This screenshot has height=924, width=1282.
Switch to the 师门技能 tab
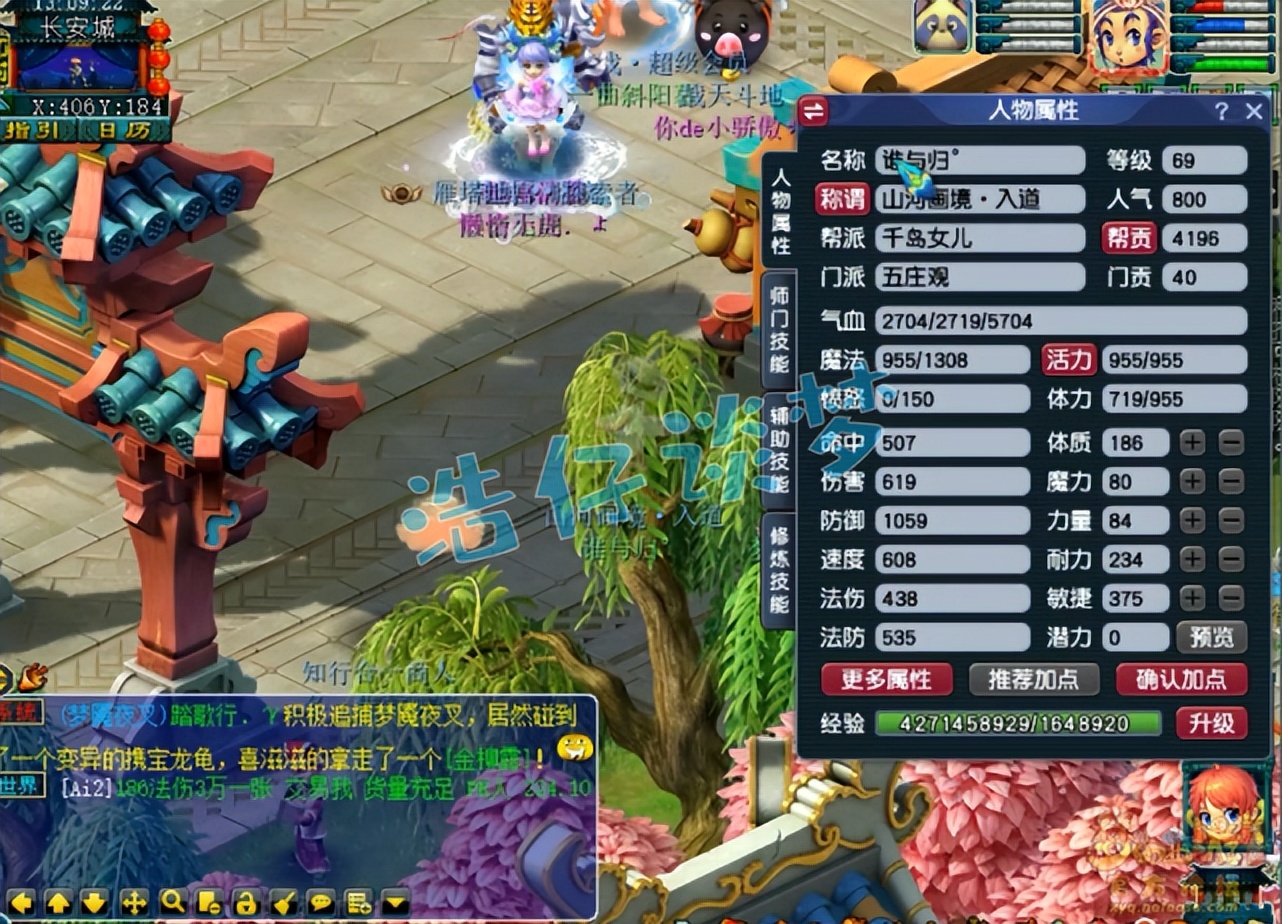(x=781, y=330)
